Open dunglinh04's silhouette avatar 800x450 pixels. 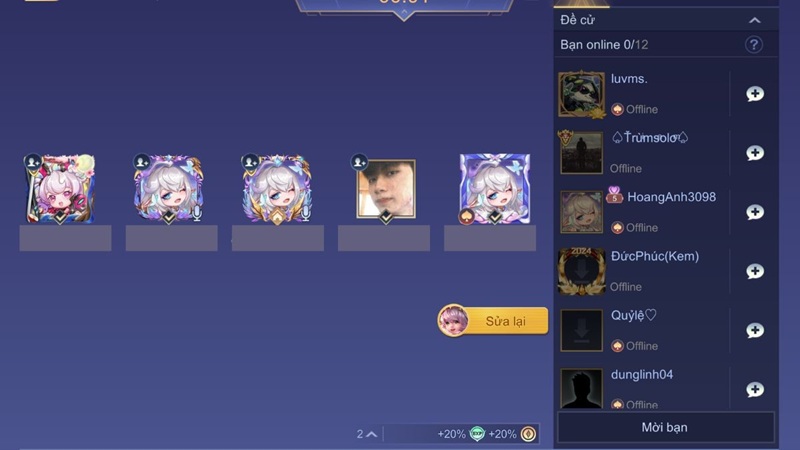click(581, 389)
